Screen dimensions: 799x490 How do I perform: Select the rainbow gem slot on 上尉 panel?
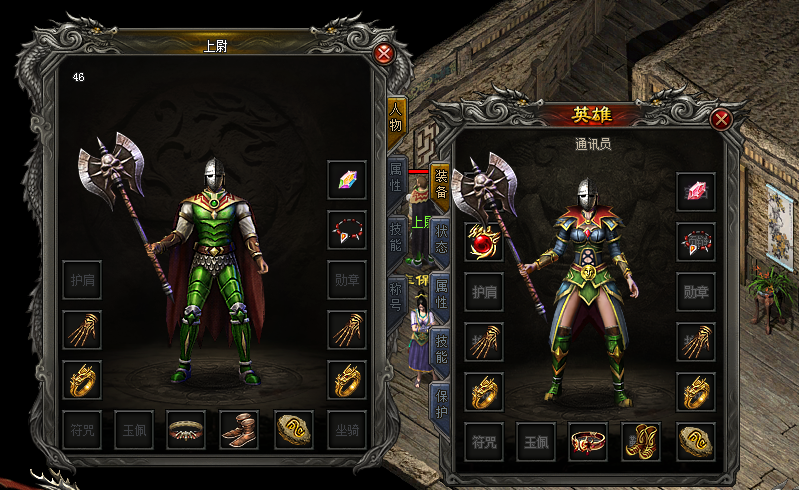pyautogui.click(x=347, y=180)
